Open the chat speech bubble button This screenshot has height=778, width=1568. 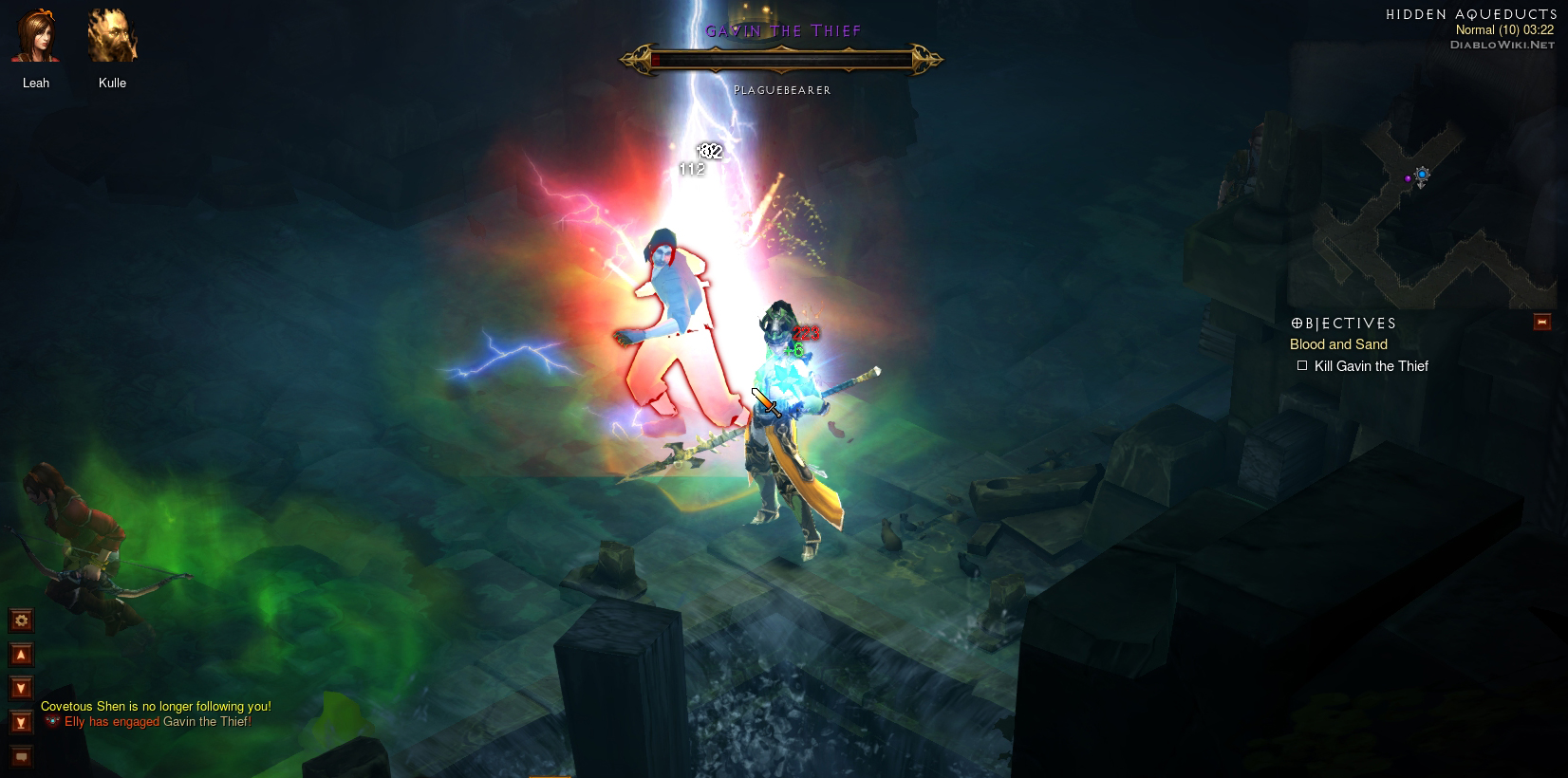[x=21, y=756]
